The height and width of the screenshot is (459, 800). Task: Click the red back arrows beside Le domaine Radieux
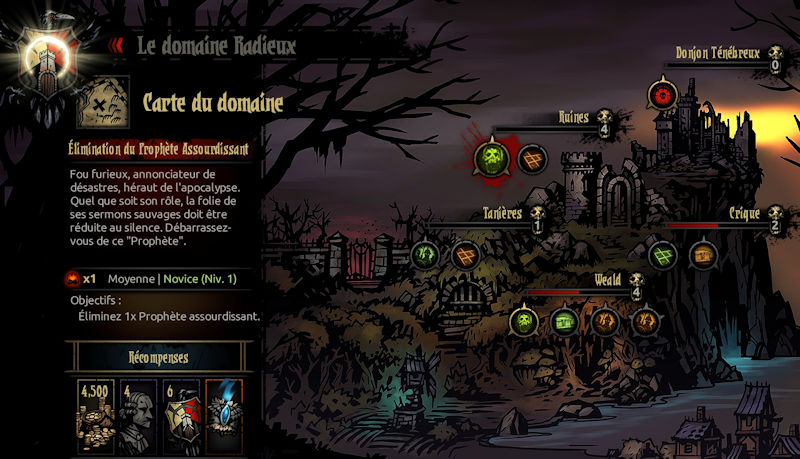(x=116, y=44)
